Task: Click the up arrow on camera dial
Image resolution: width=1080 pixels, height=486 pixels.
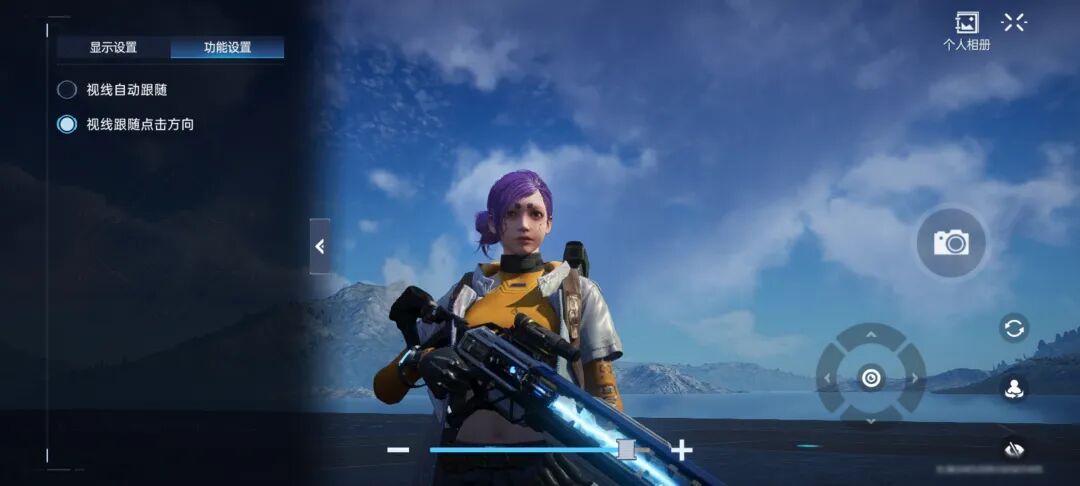Action: tap(871, 334)
